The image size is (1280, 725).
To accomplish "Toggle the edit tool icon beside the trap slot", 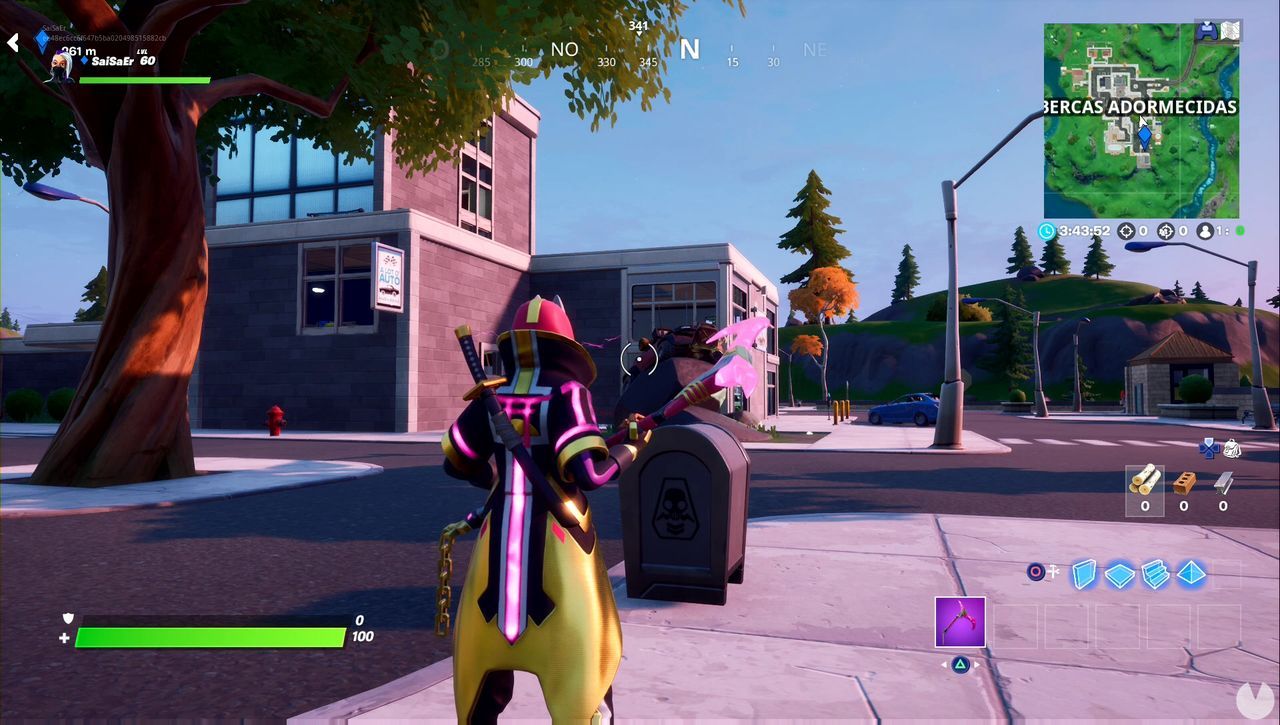I will point(1055,571).
